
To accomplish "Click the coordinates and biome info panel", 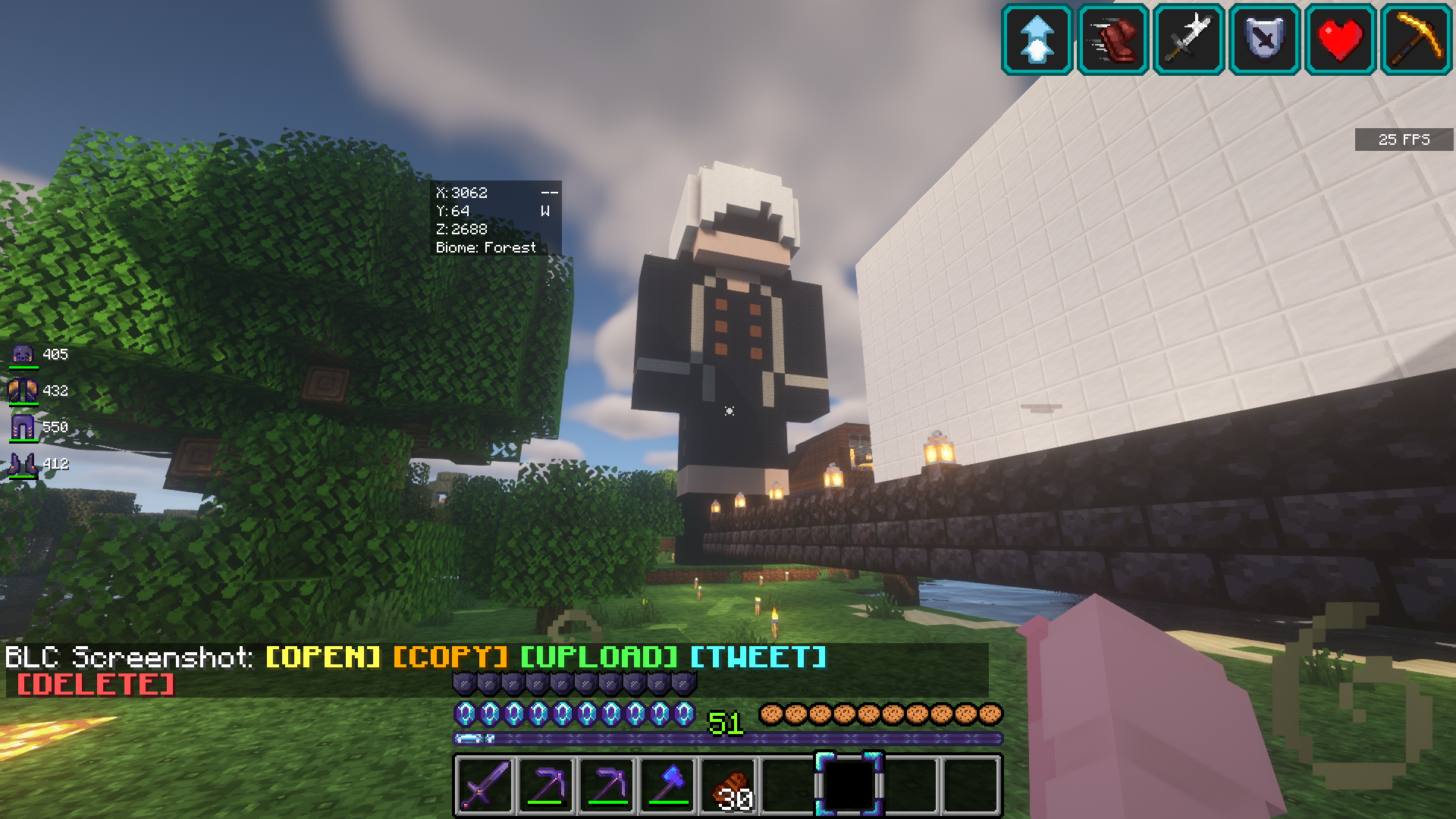I will click(496, 219).
